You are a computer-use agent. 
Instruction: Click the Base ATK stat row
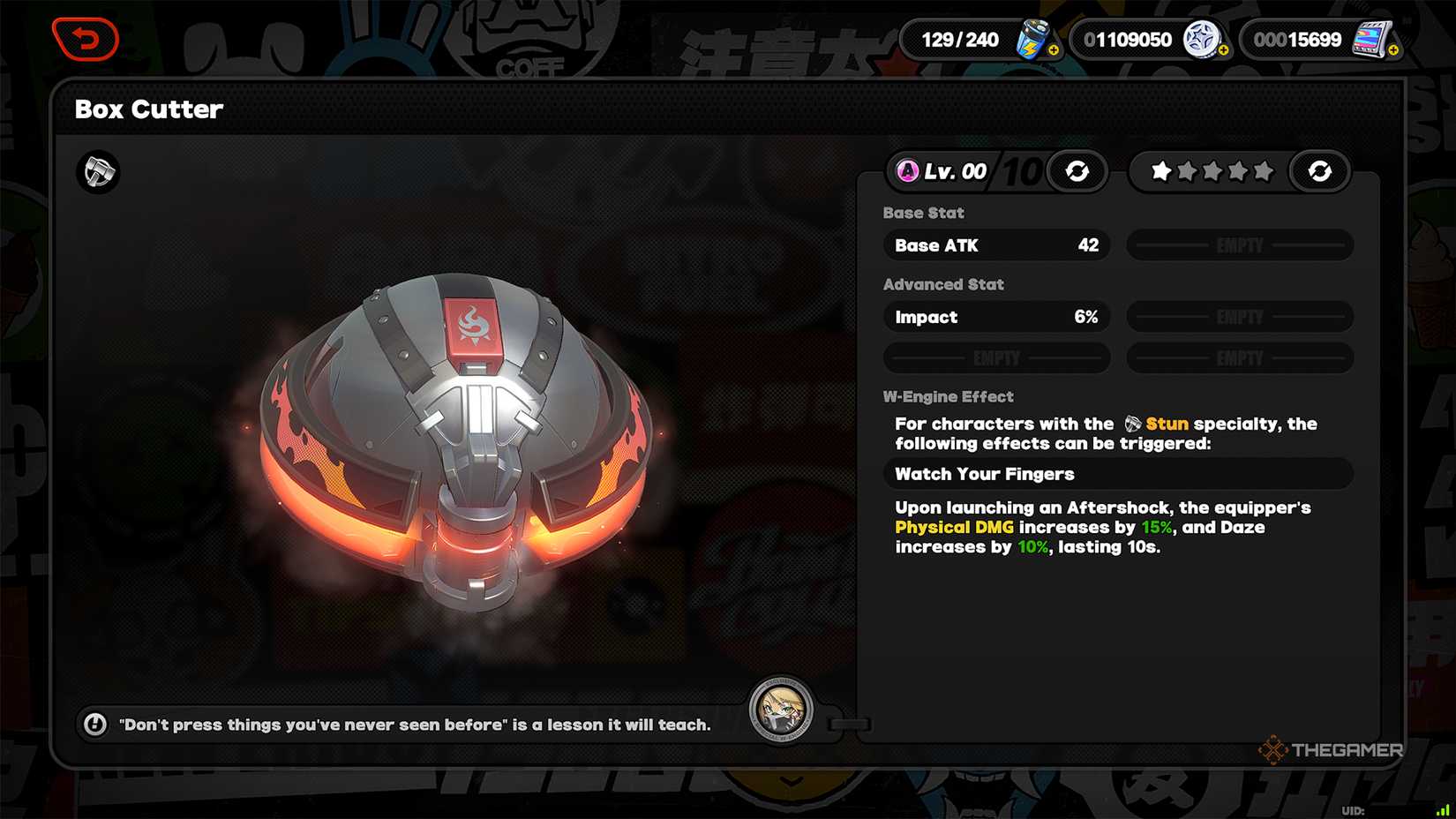[x=995, y=245]
